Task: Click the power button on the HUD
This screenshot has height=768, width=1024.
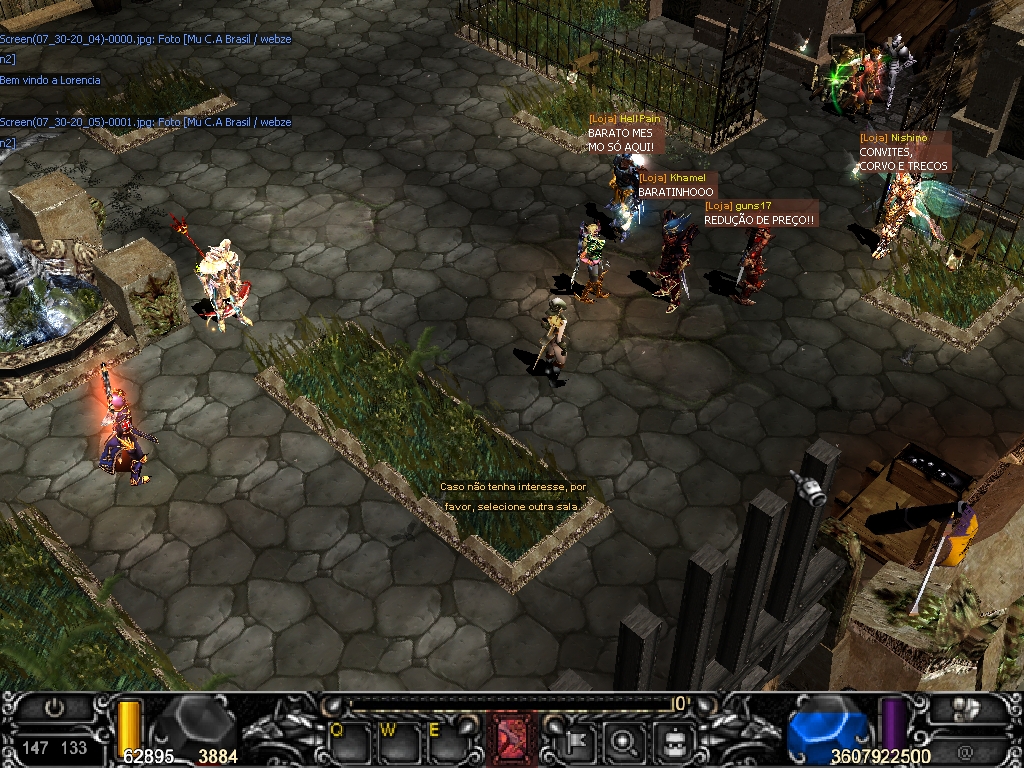Action: (54, 709)
